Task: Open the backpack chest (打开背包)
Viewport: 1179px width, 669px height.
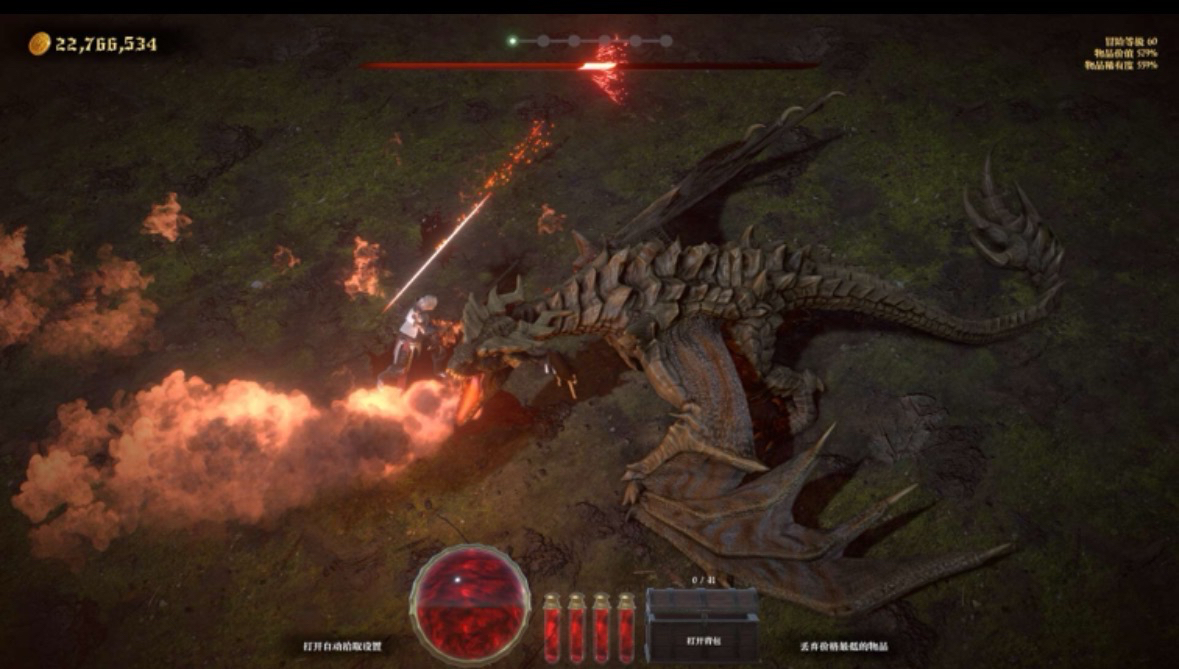Action: pos(702,627)
